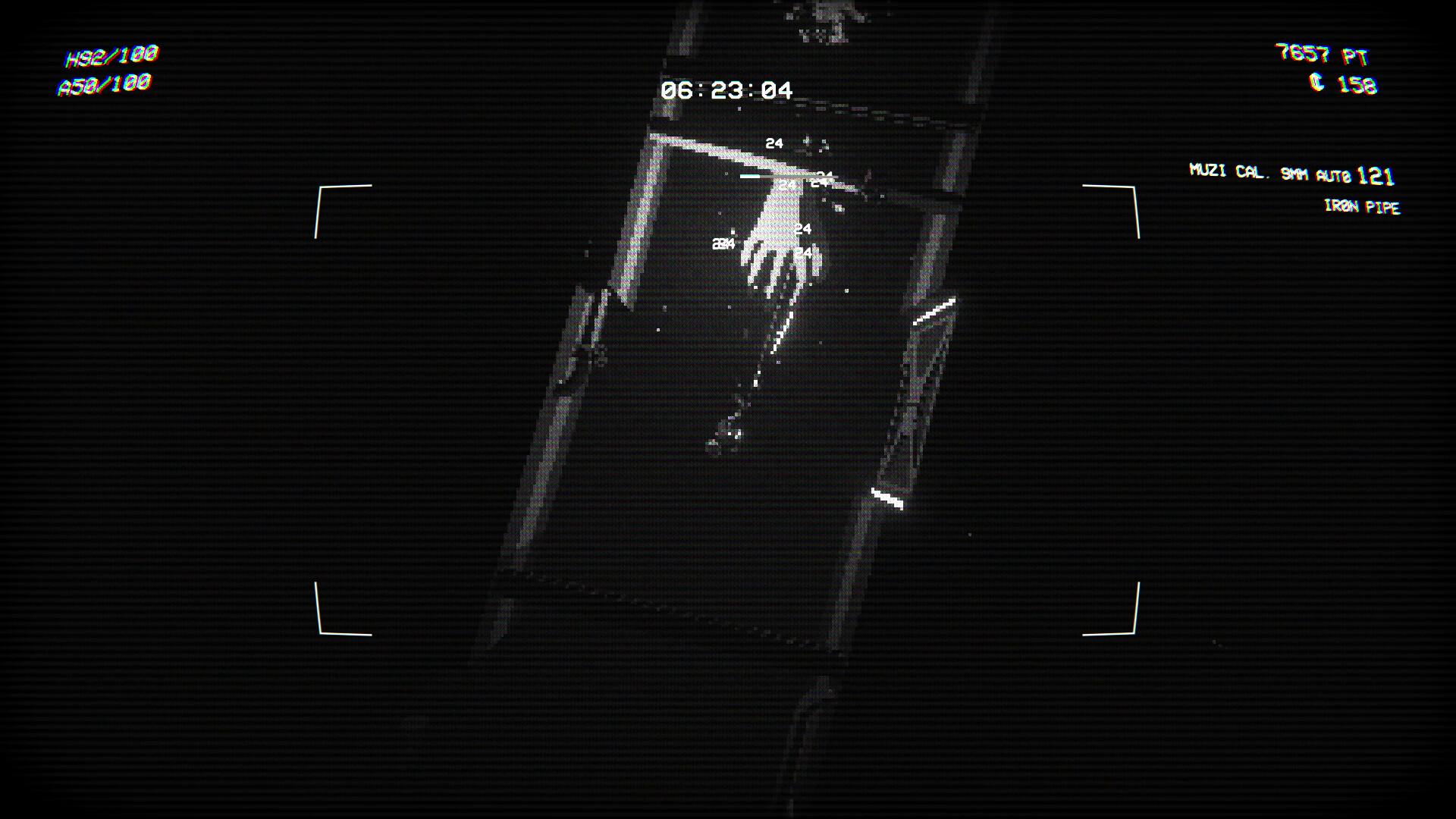Click the overlapping 24 damage numbers on the left

pos(723,243)
